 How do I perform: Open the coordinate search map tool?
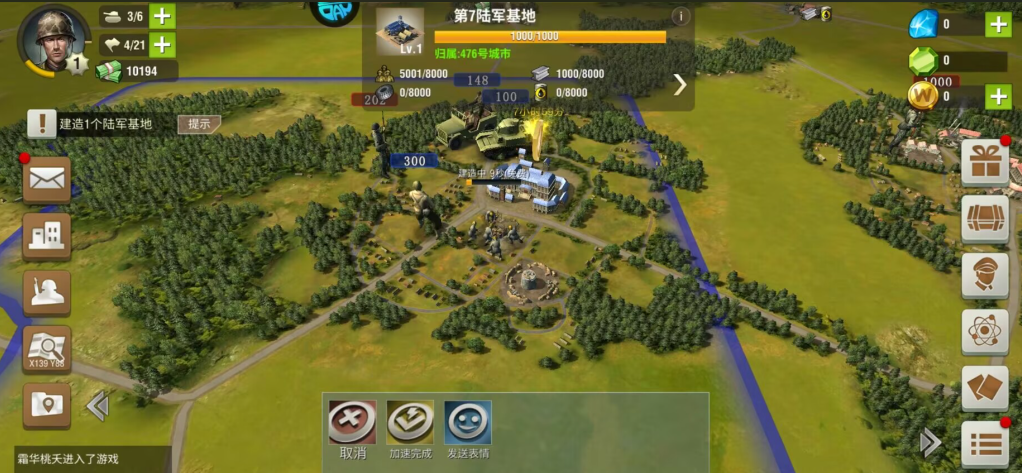47,349
